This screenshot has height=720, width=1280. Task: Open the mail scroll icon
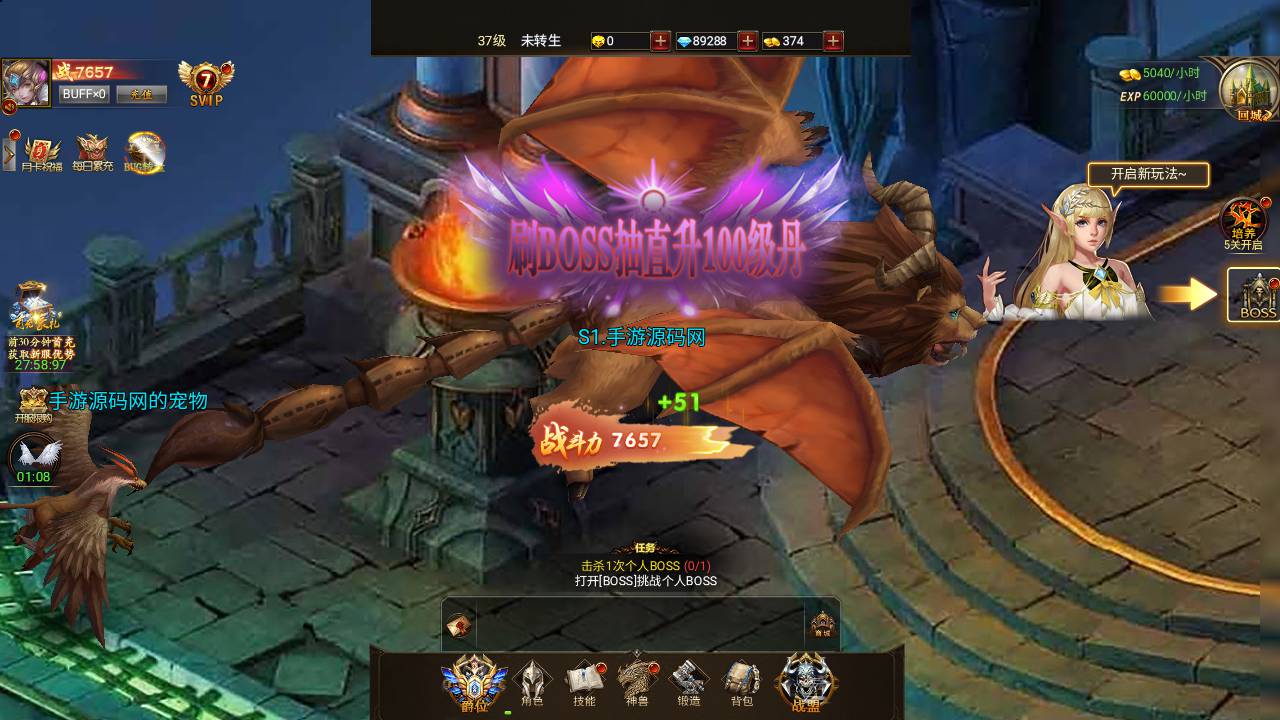[459, 625]
